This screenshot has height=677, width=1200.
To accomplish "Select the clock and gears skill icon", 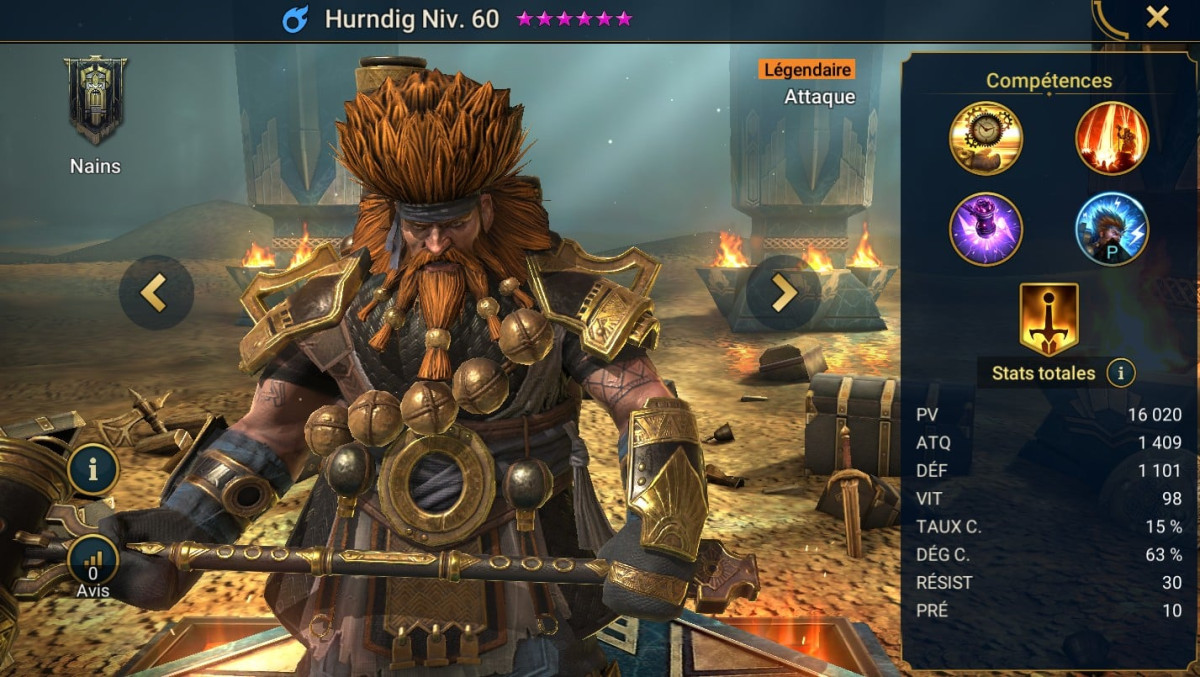I will (985, 138).
